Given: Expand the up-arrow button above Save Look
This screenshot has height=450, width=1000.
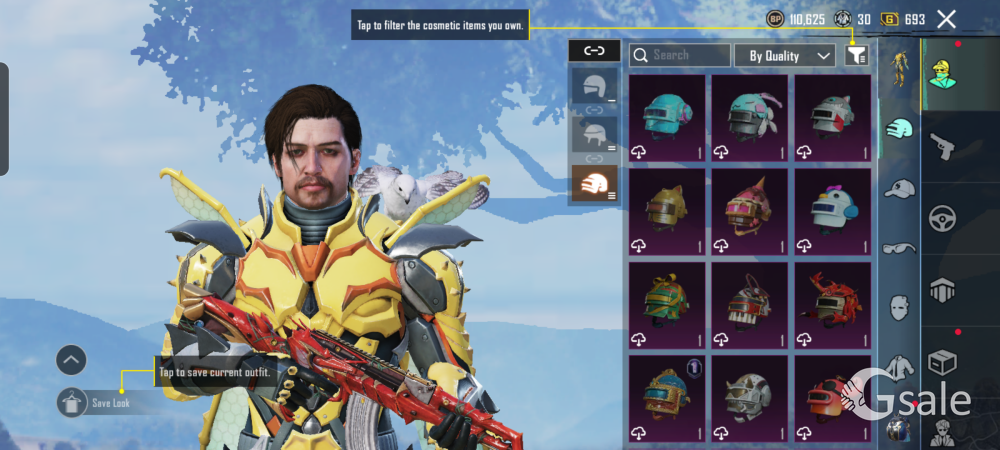Looking at the screenshot, I should [71, 360].
